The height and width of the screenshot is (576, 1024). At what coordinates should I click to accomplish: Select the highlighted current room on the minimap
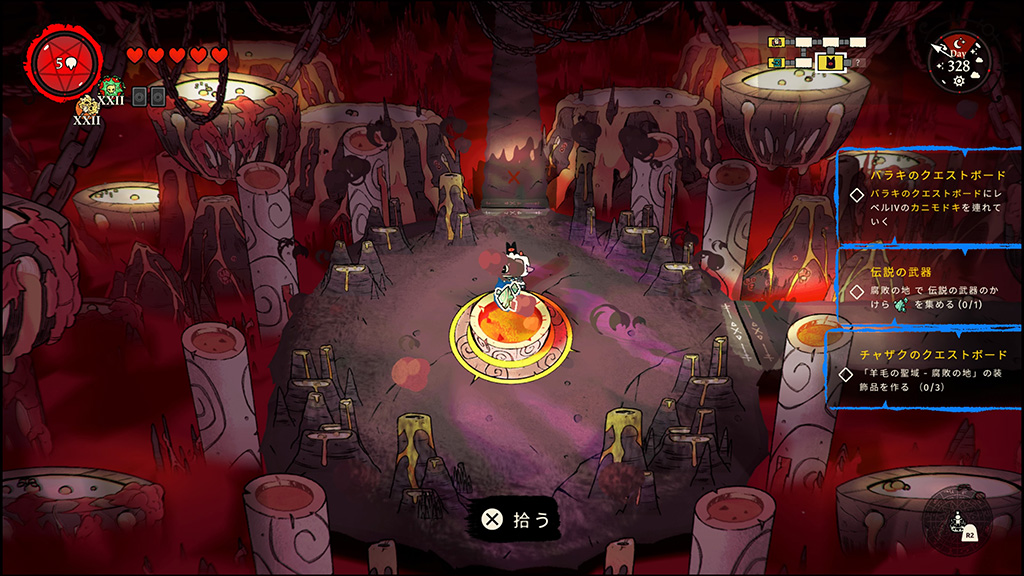tap(828, 62)
